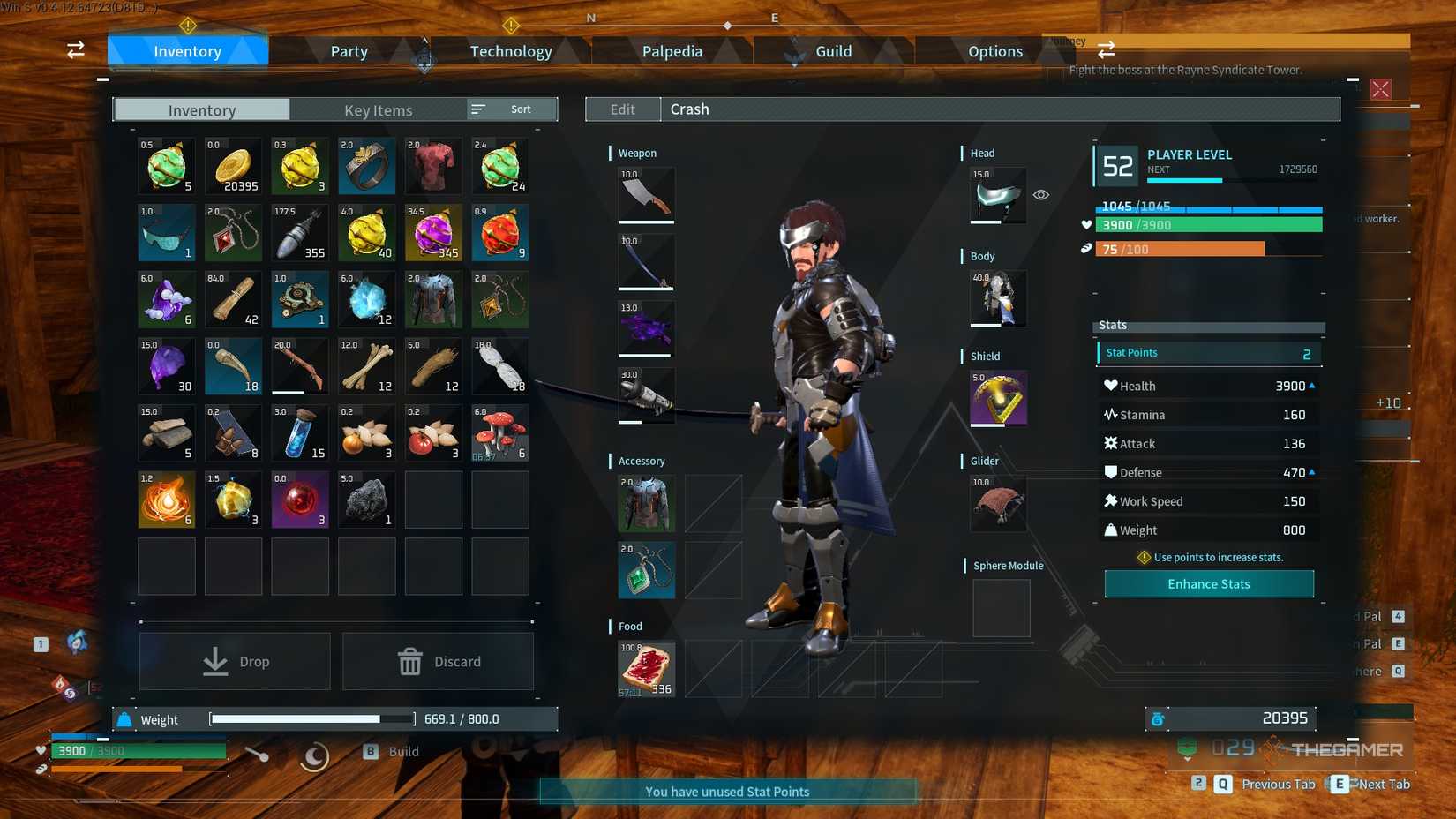Open the Sort options
The height and width of the screenshot is (819, 1456).
[510, 109]
